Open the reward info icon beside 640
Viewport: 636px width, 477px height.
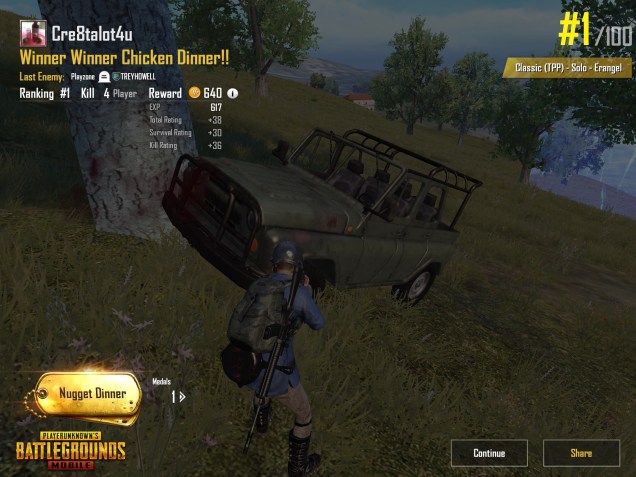pos(232,94)
